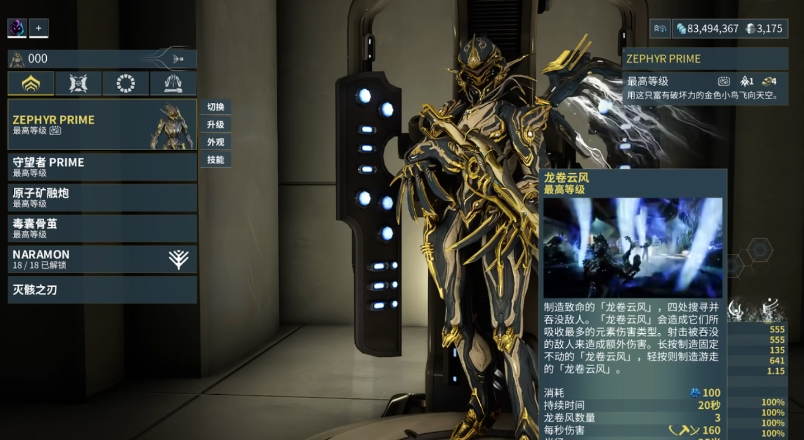Select the Zephyr Prime warframe slot

pyautogui.click(x=102, y=124)
